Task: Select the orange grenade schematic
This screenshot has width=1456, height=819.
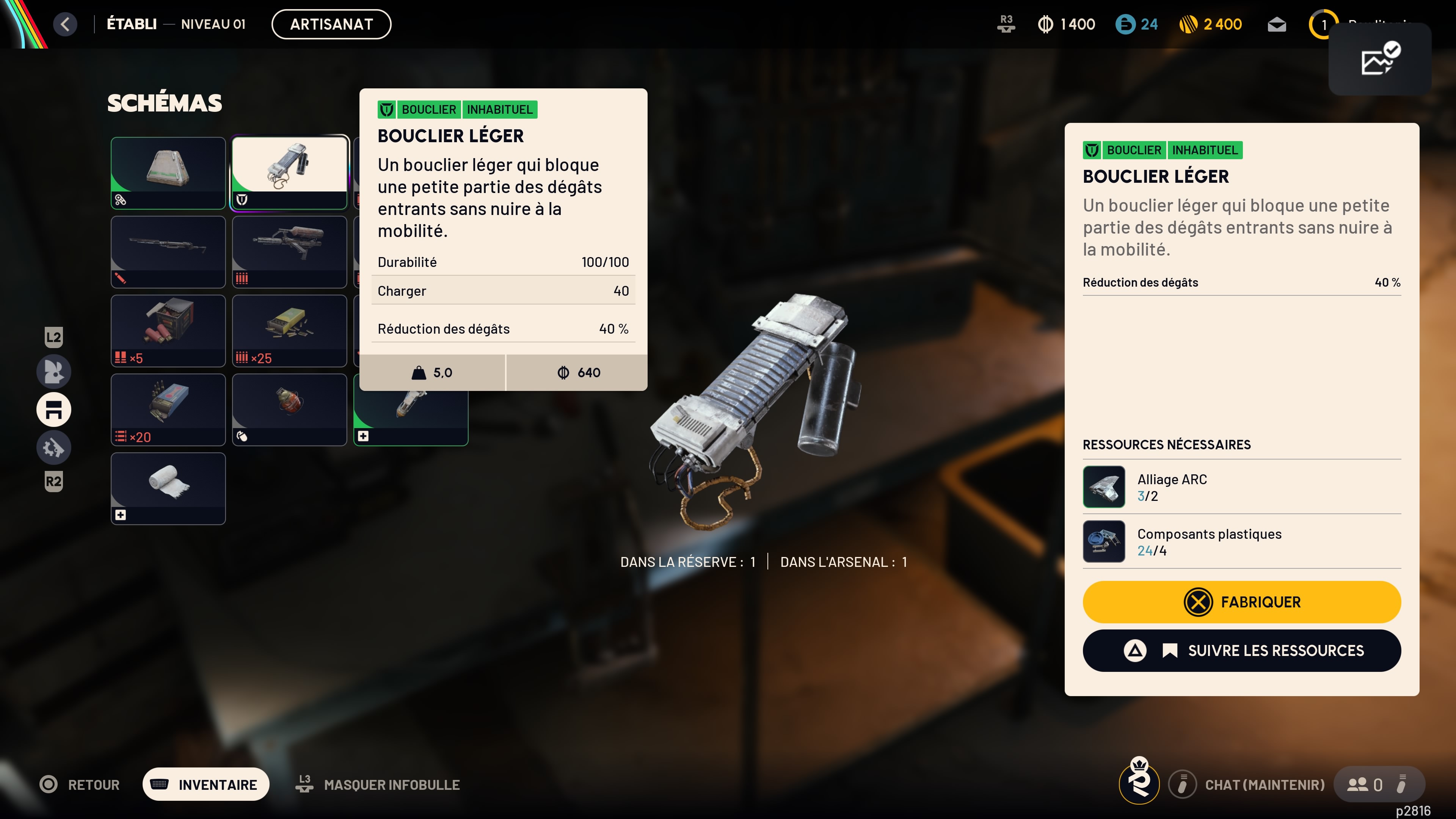Action: 289,409
